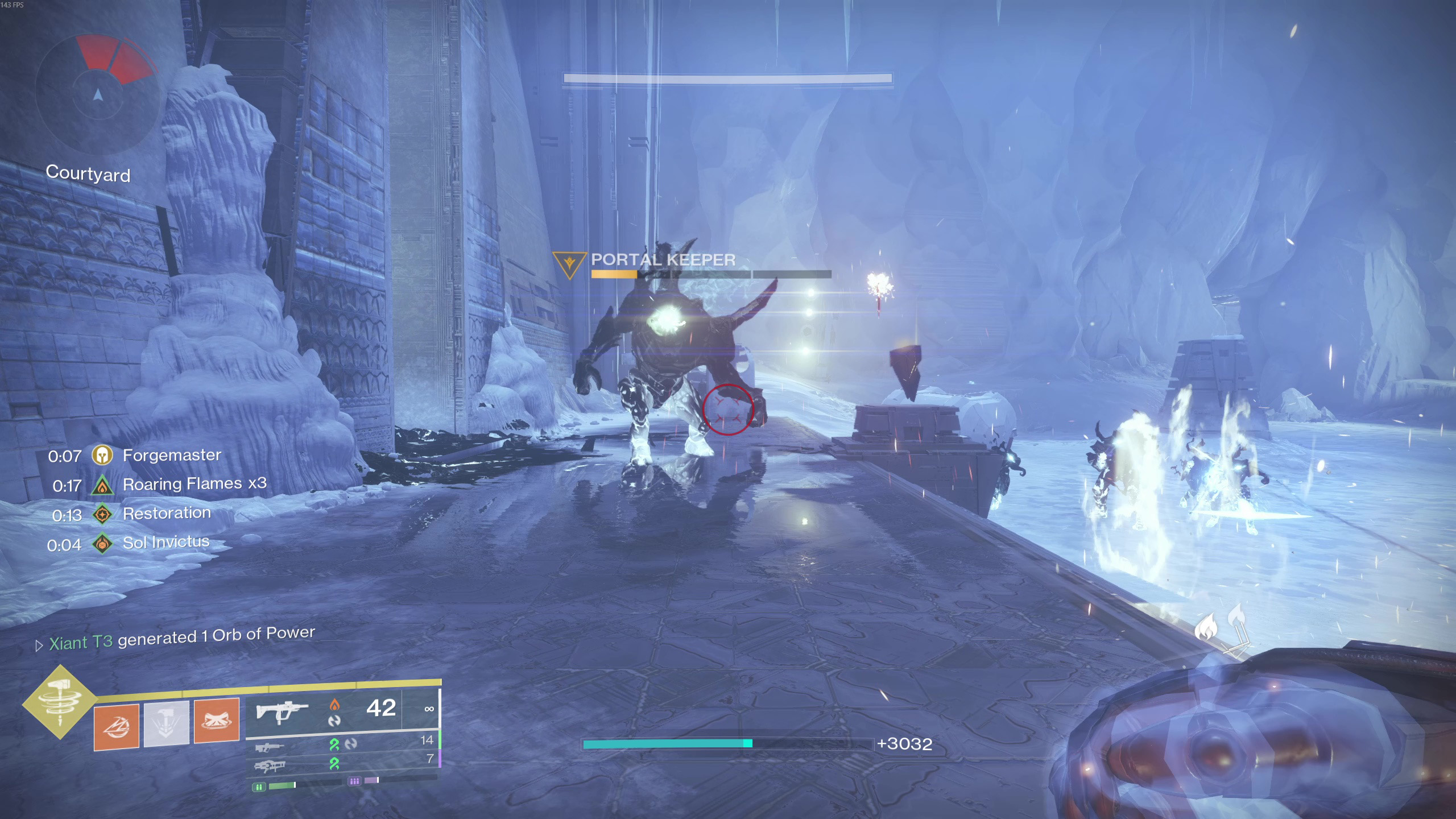Select the Forgemaster buff icon
The image size is (1456, 819).
click(x=102, y=455)
